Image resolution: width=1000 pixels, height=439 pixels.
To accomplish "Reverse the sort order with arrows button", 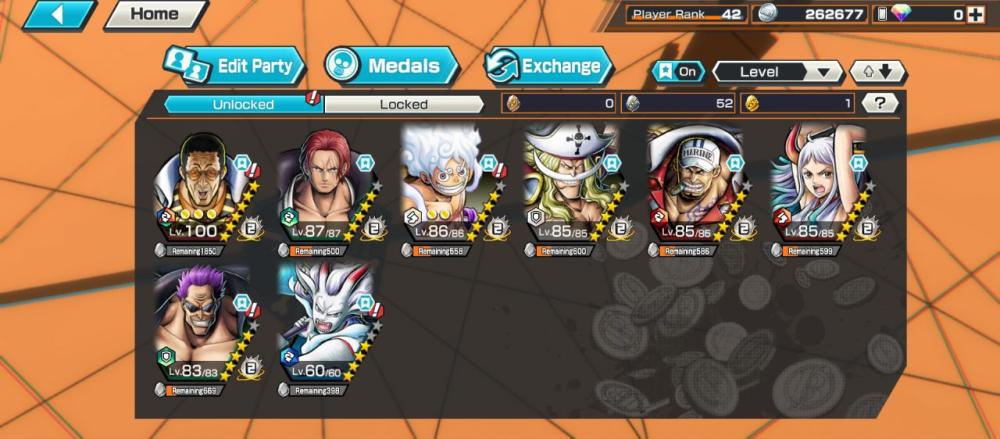I will coord(877,72).
